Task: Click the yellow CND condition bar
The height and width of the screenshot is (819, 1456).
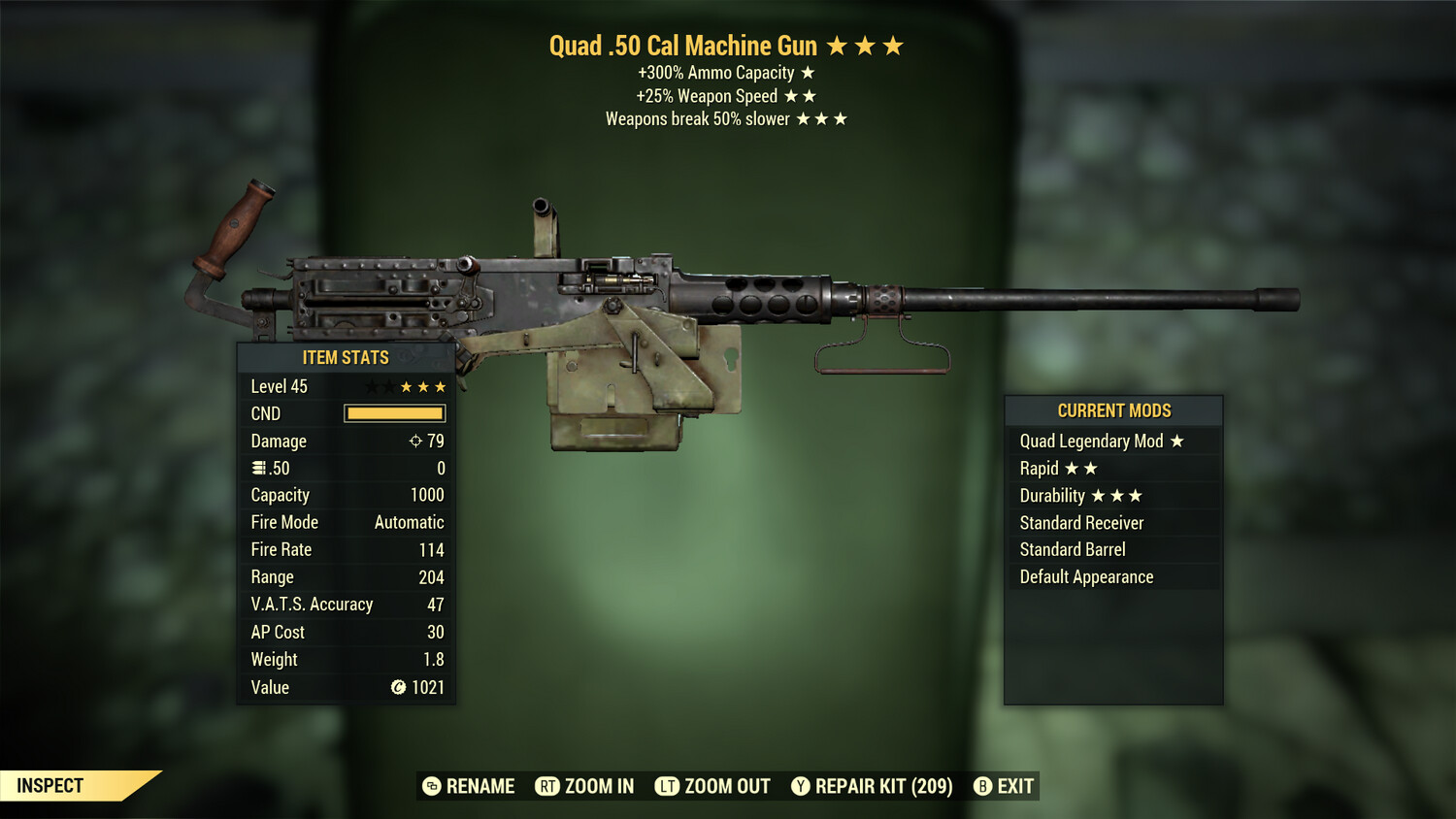Action: [393, 413]
